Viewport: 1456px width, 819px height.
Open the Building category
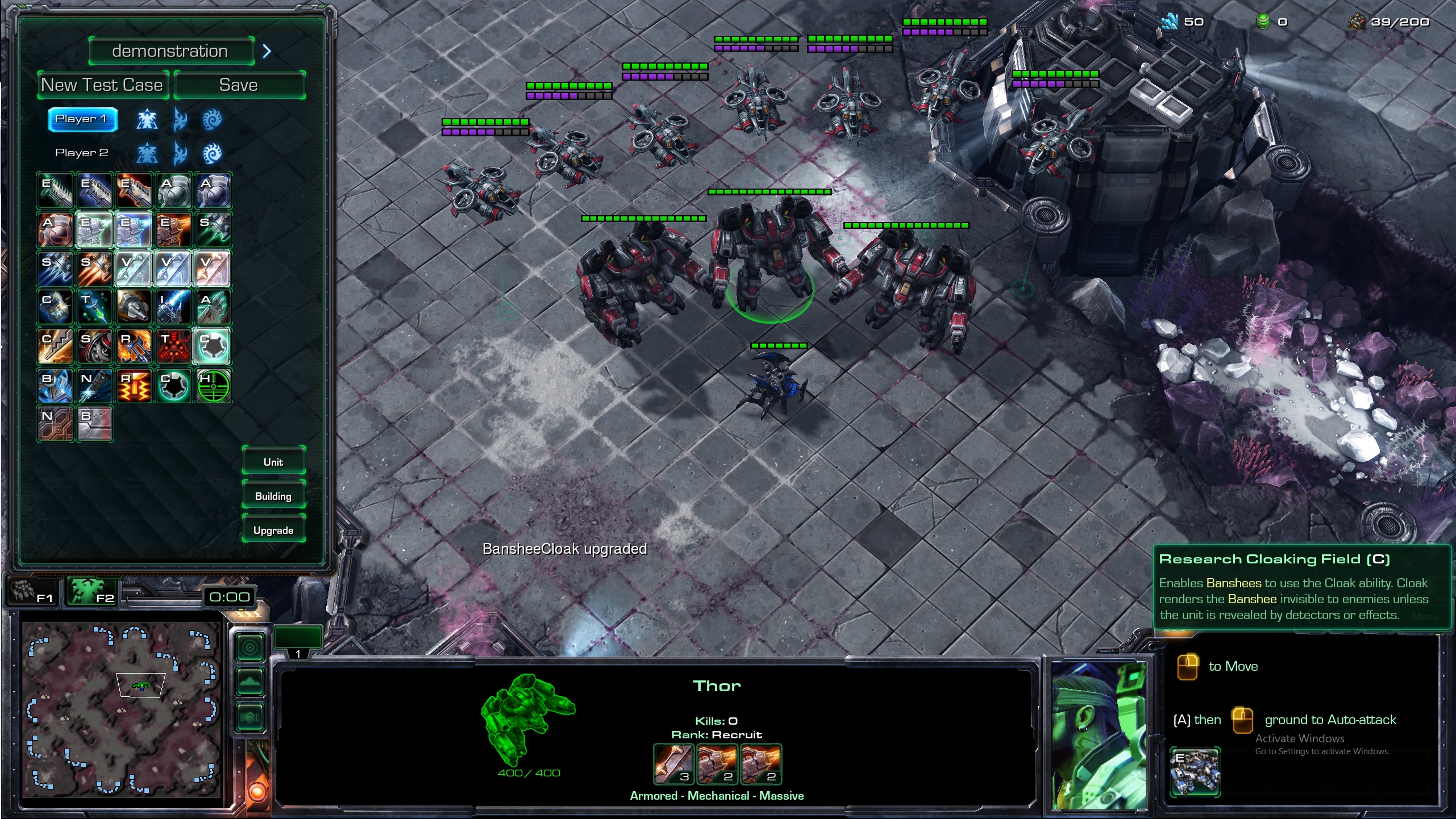[x=273, y=496]
